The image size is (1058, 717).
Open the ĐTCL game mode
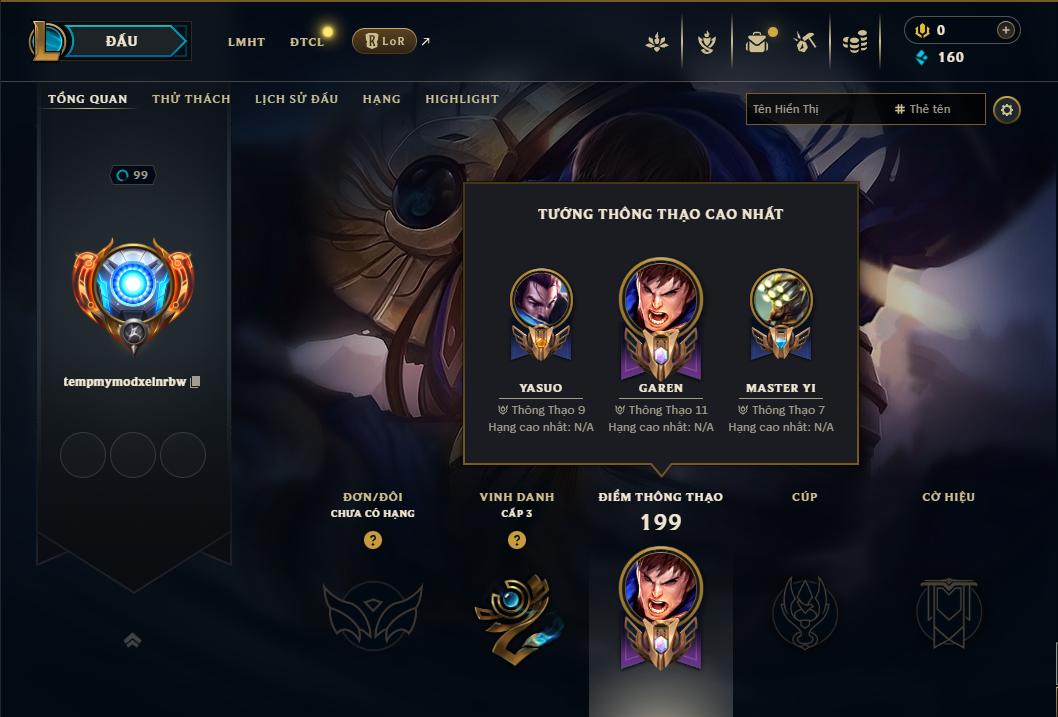(307, 42)
